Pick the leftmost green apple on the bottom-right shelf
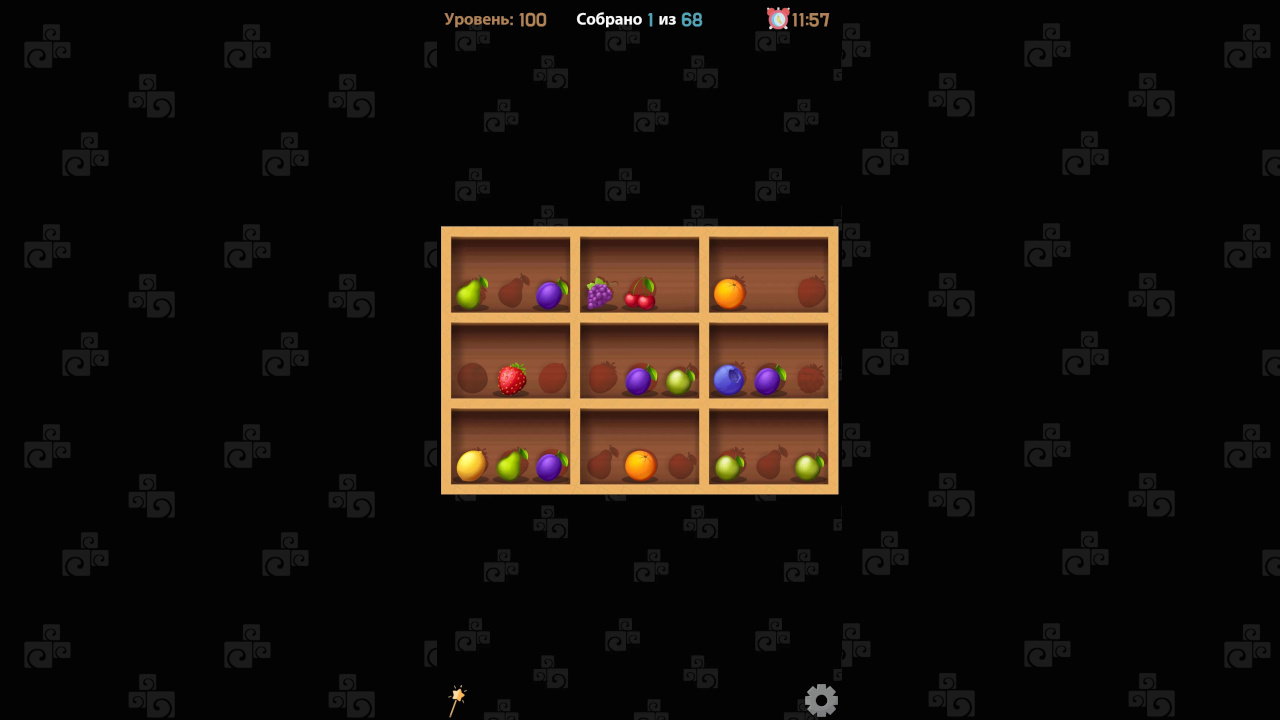Image resolution: width=1280 pixels, height=720 pixels. point(727,465)
